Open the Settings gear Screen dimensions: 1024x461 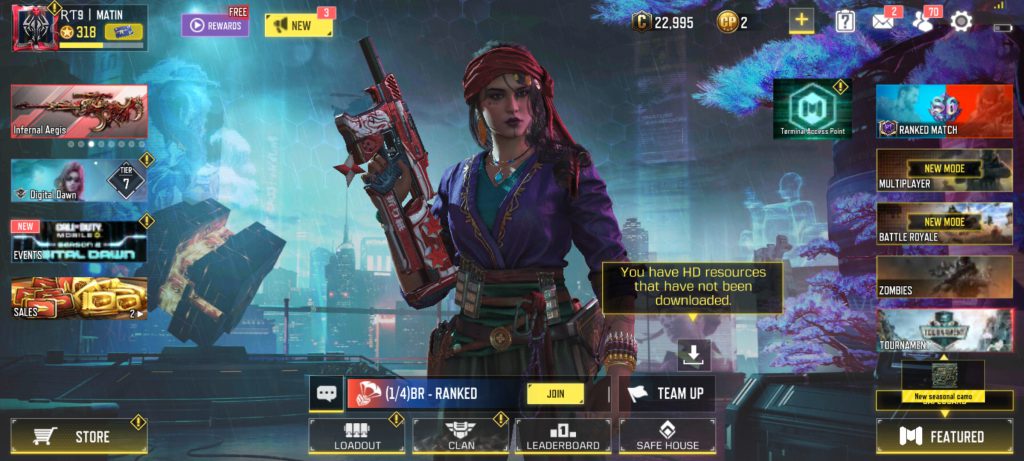coord(961,21)
